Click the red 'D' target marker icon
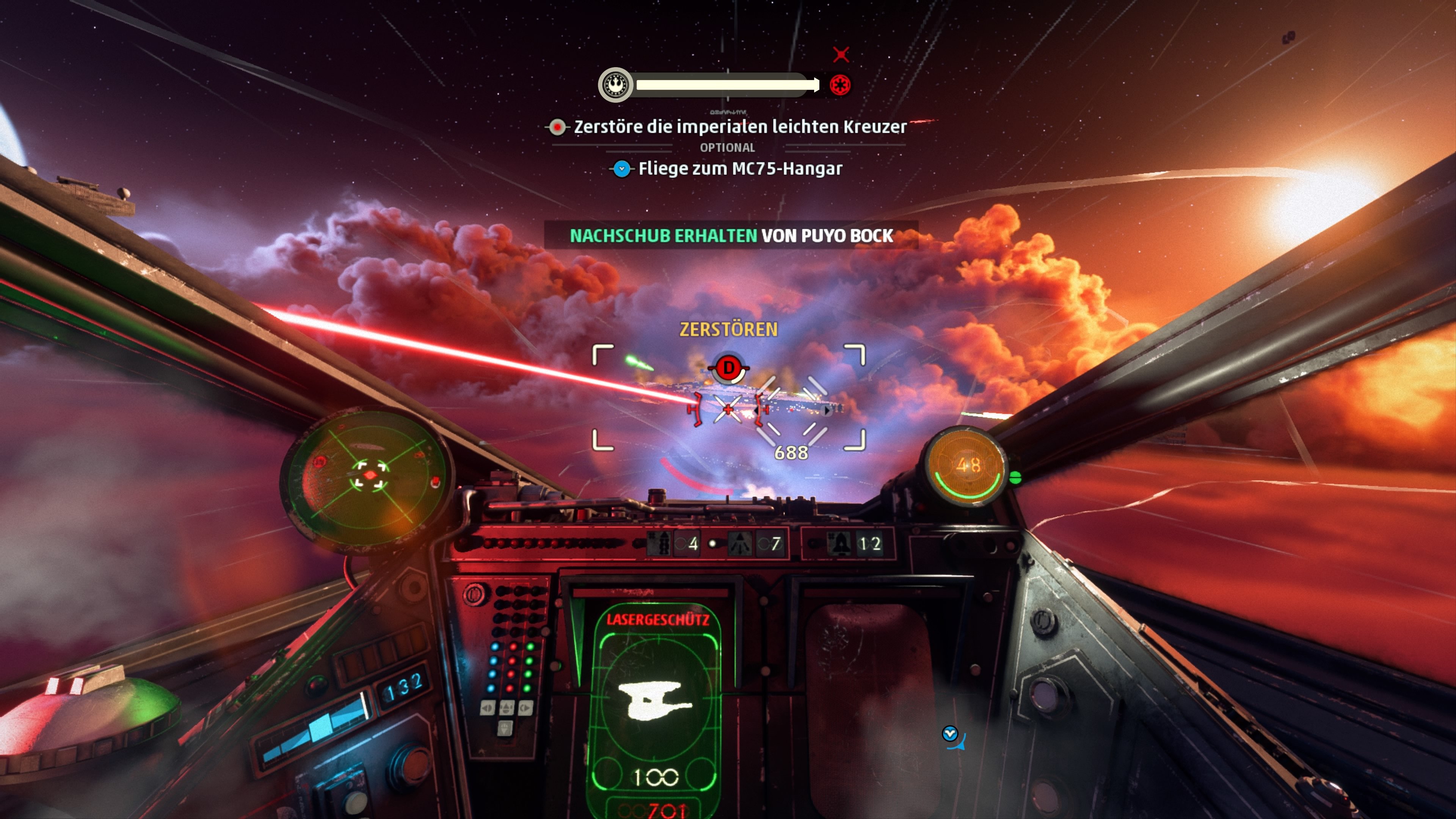The height and width of the screenshot is (819, 1456). (729, 368)
